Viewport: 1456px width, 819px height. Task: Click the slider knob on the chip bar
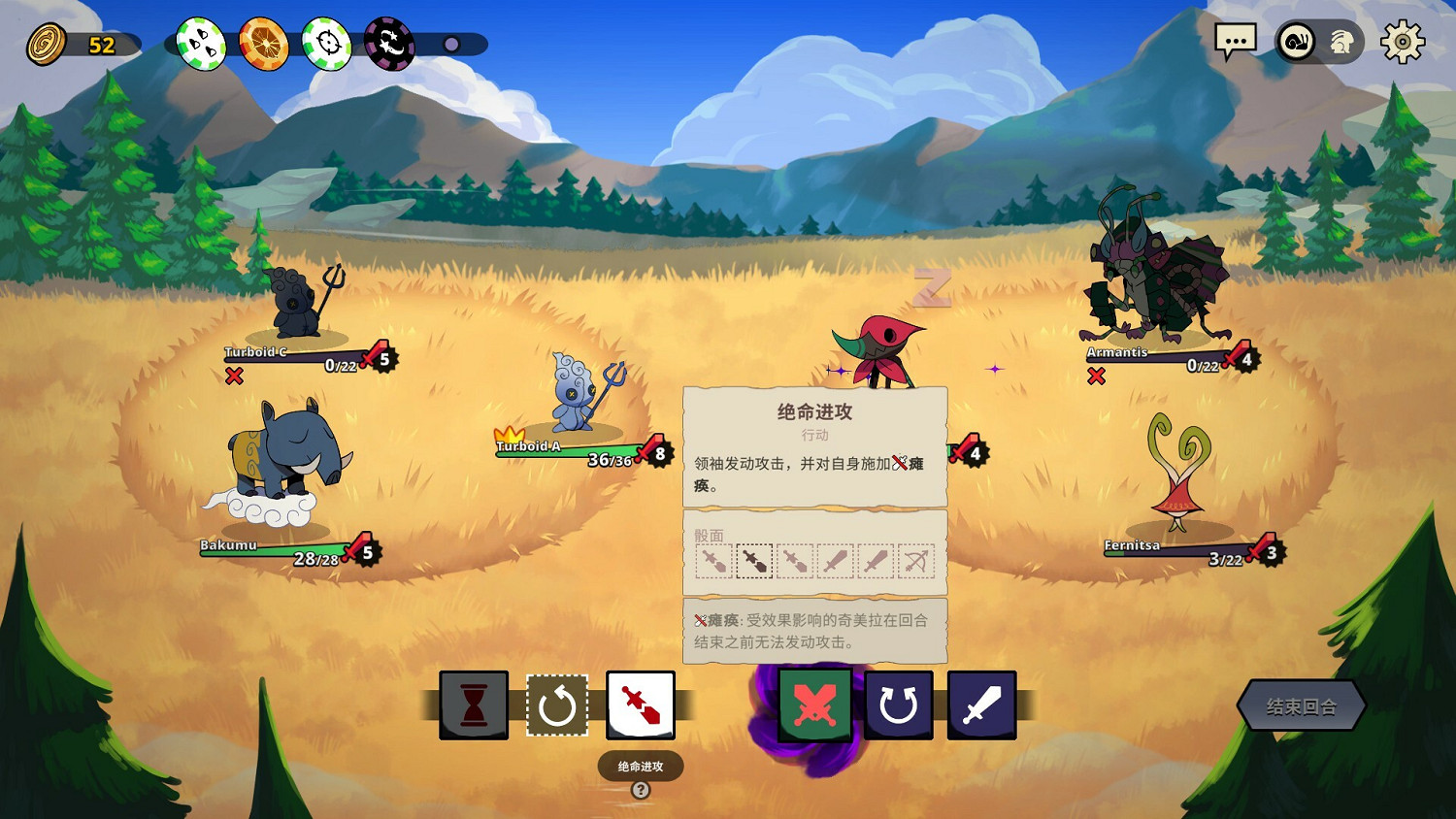(x=450, y=42)
